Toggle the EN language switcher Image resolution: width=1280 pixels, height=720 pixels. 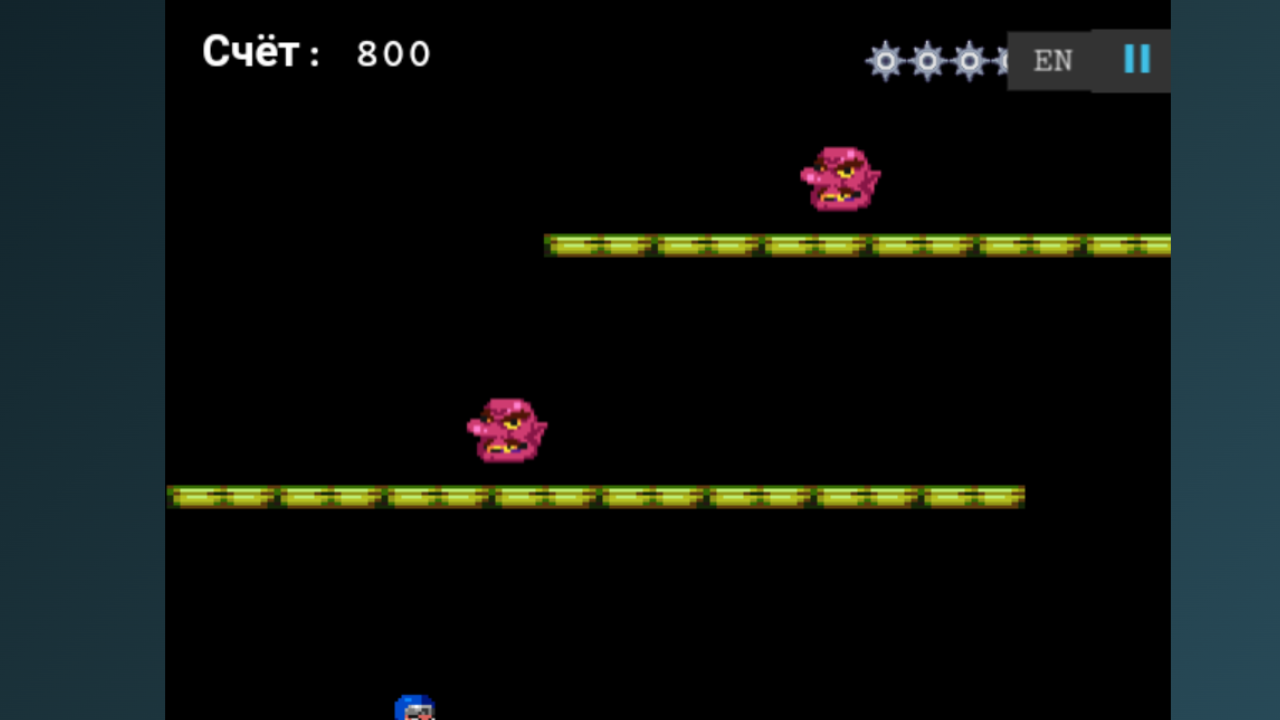coord(1051,62)
